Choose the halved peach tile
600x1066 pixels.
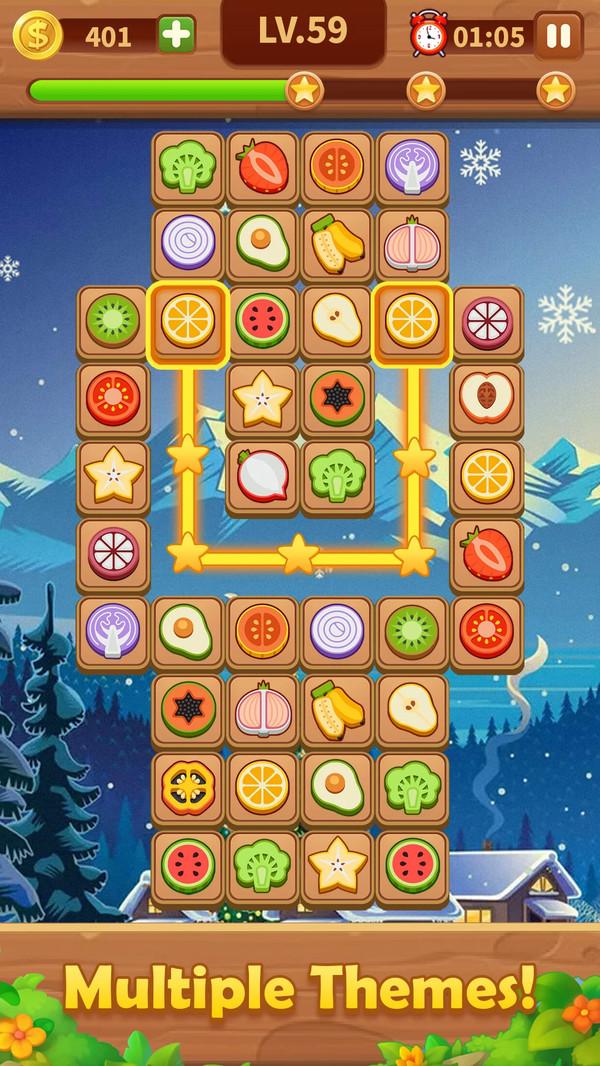[x=487, y=398]
